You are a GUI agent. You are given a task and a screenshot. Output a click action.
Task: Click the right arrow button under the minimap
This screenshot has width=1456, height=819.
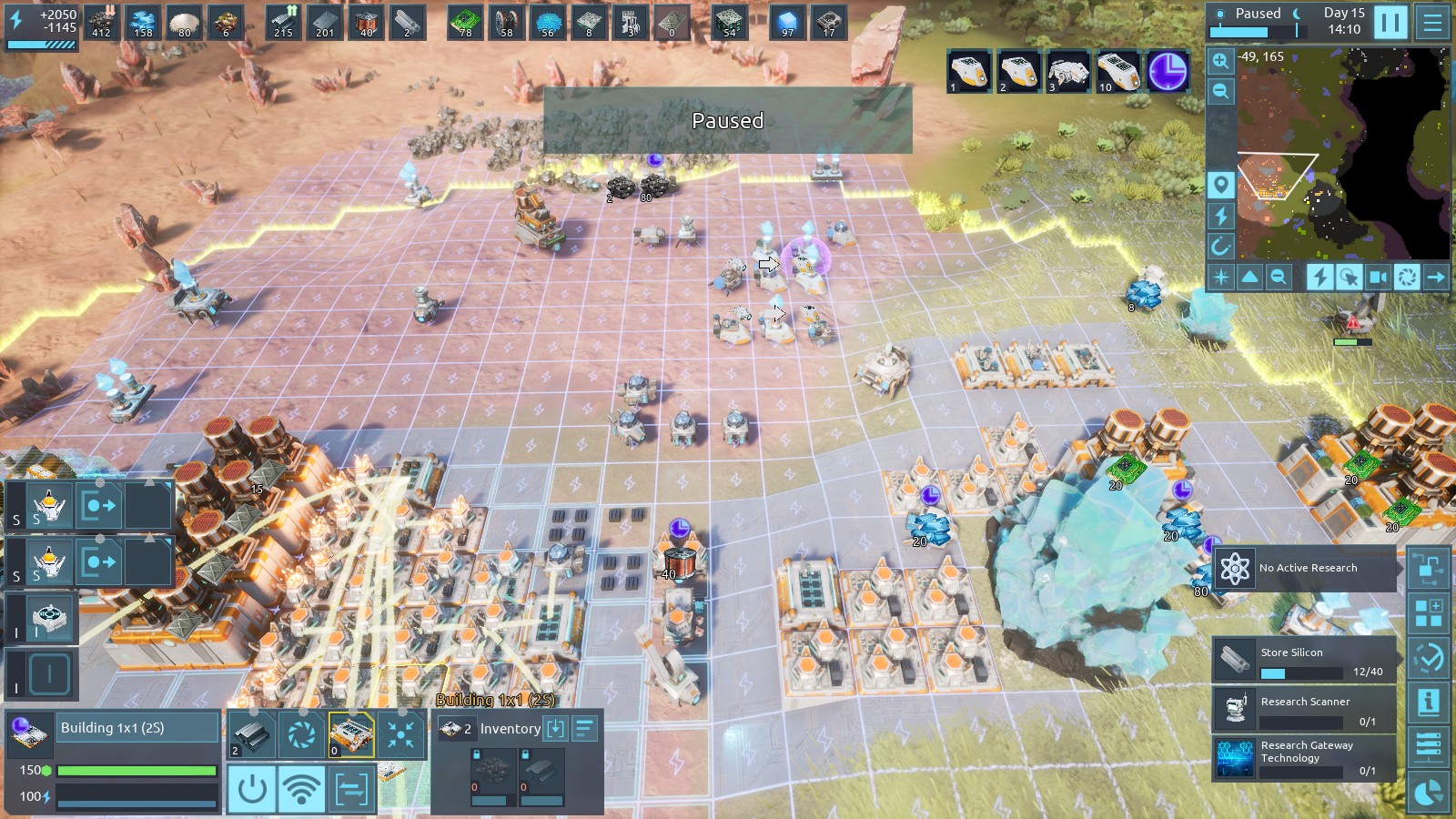click(1436, 277)
